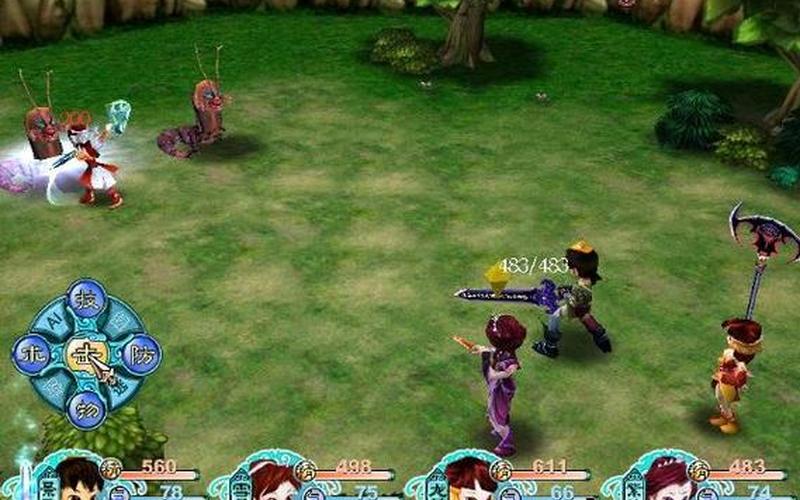Select the party portrait with 560 health
The image size is (800, 500).
tap(76, 480)
